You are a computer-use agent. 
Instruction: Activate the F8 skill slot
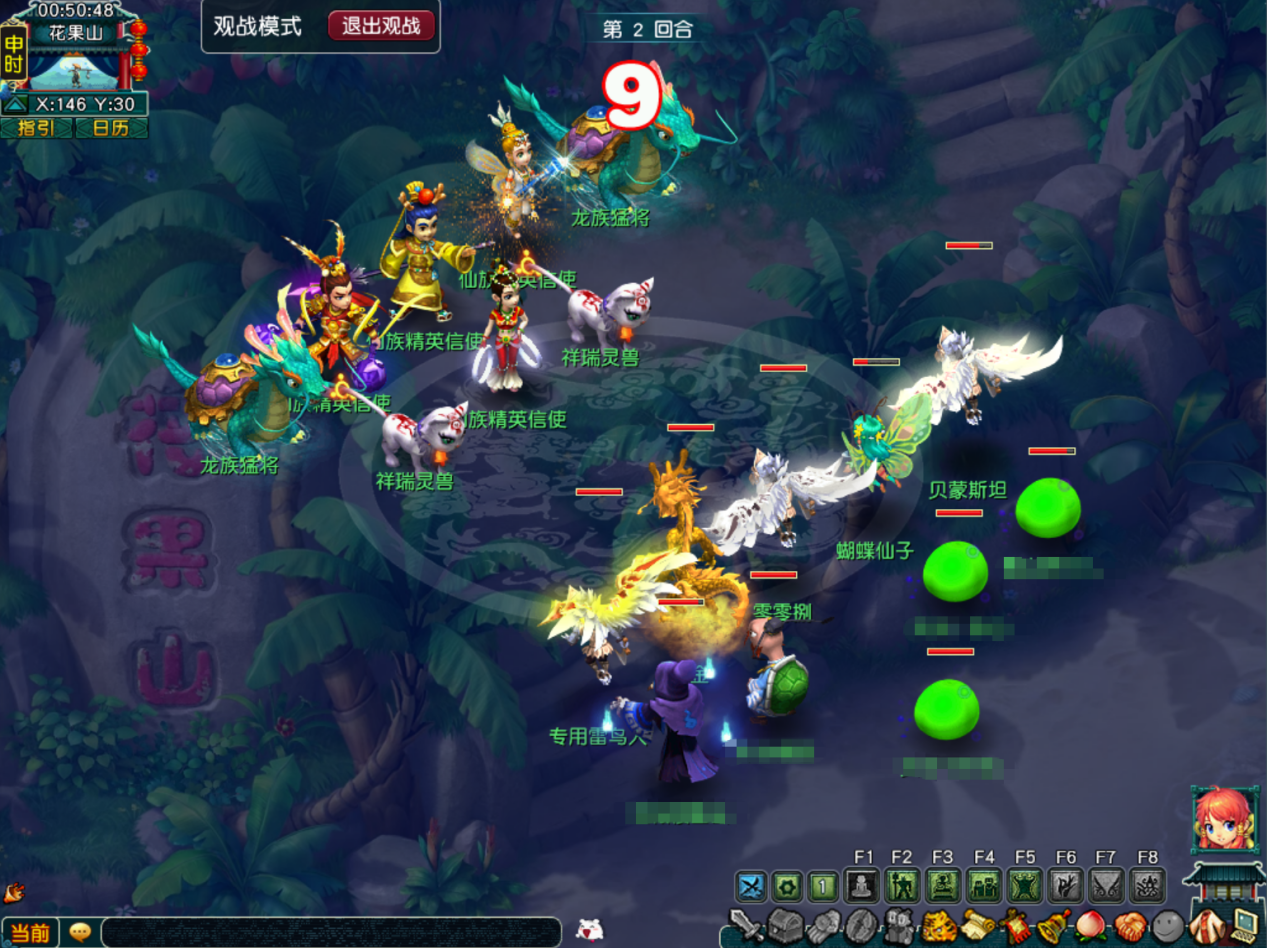[1147, 886]
